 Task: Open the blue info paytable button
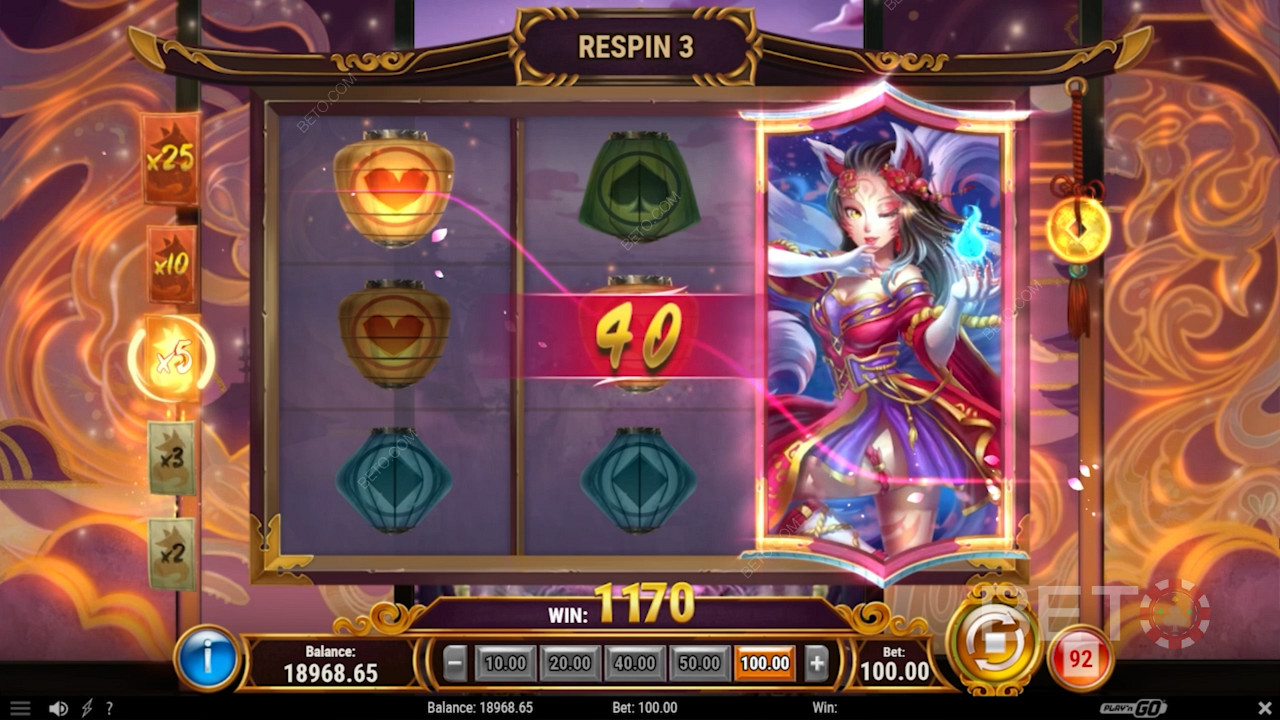pyautogui.click(x=207, y=659)
